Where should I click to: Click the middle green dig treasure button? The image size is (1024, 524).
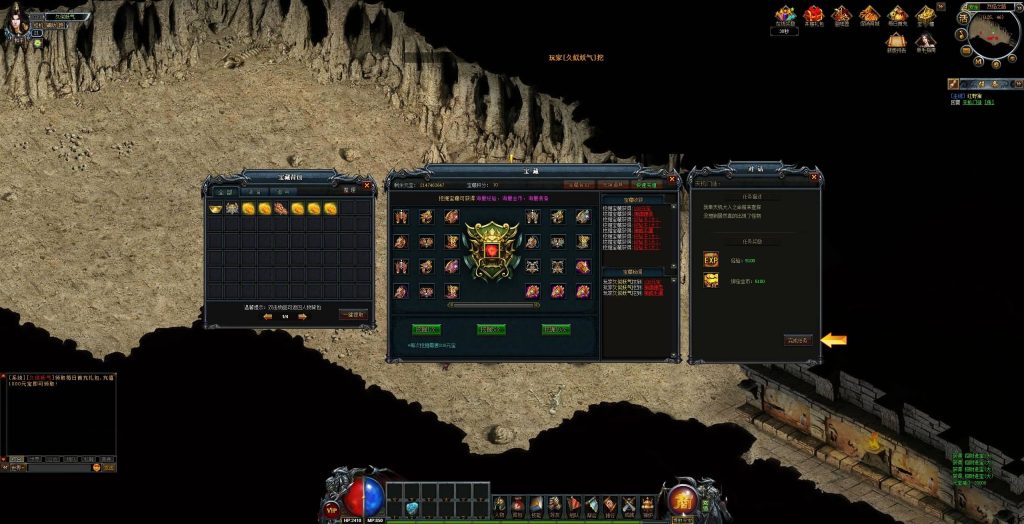[491, 329]
